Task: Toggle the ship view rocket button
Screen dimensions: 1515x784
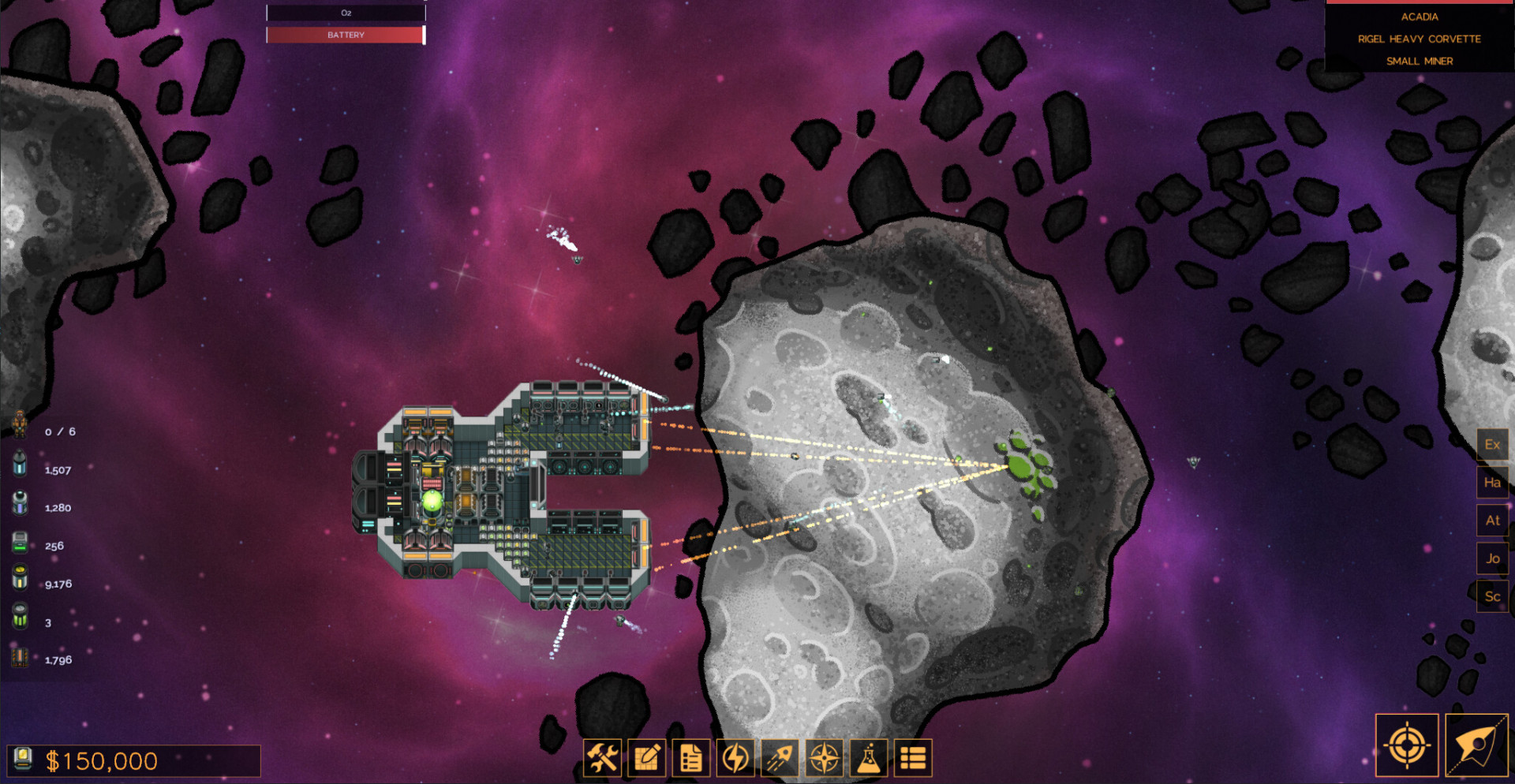Action: tap(1476, 745)
